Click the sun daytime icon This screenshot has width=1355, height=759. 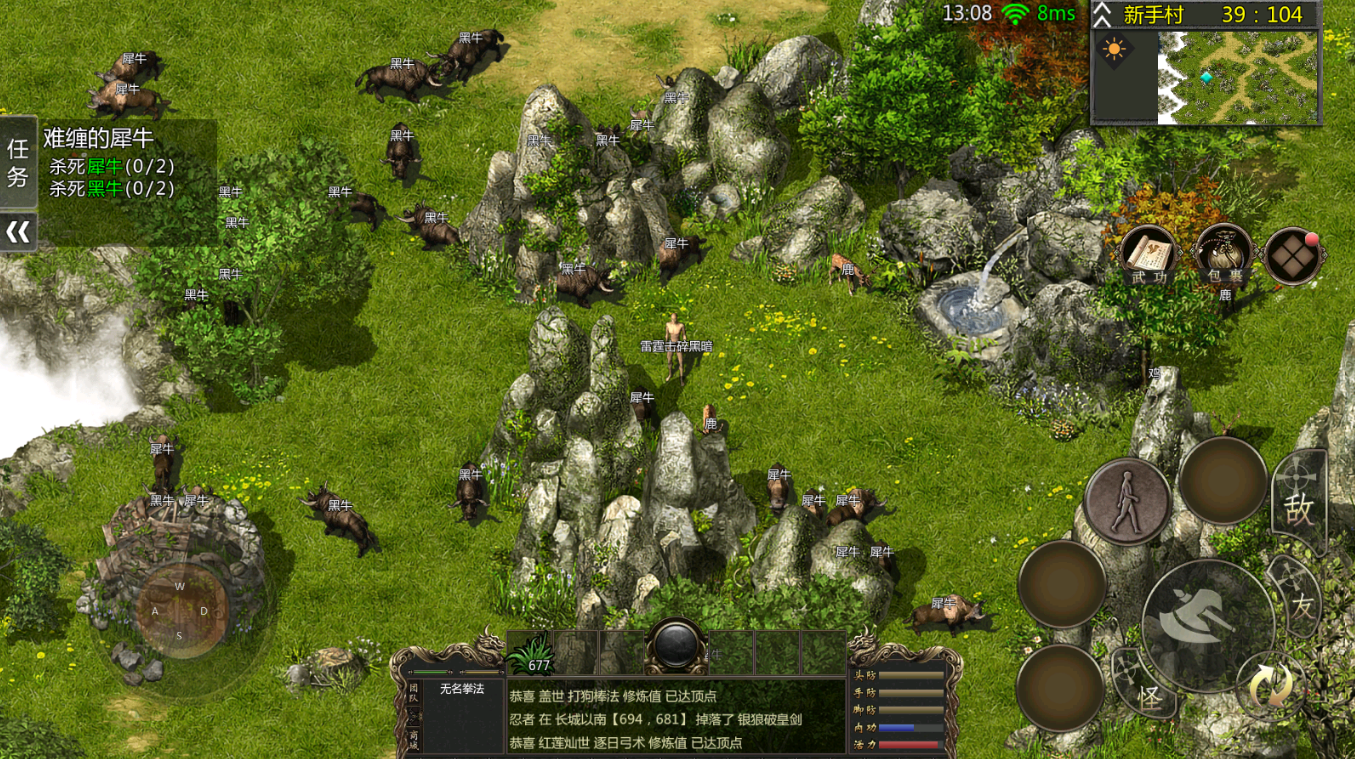click(x=1112, y=49)
